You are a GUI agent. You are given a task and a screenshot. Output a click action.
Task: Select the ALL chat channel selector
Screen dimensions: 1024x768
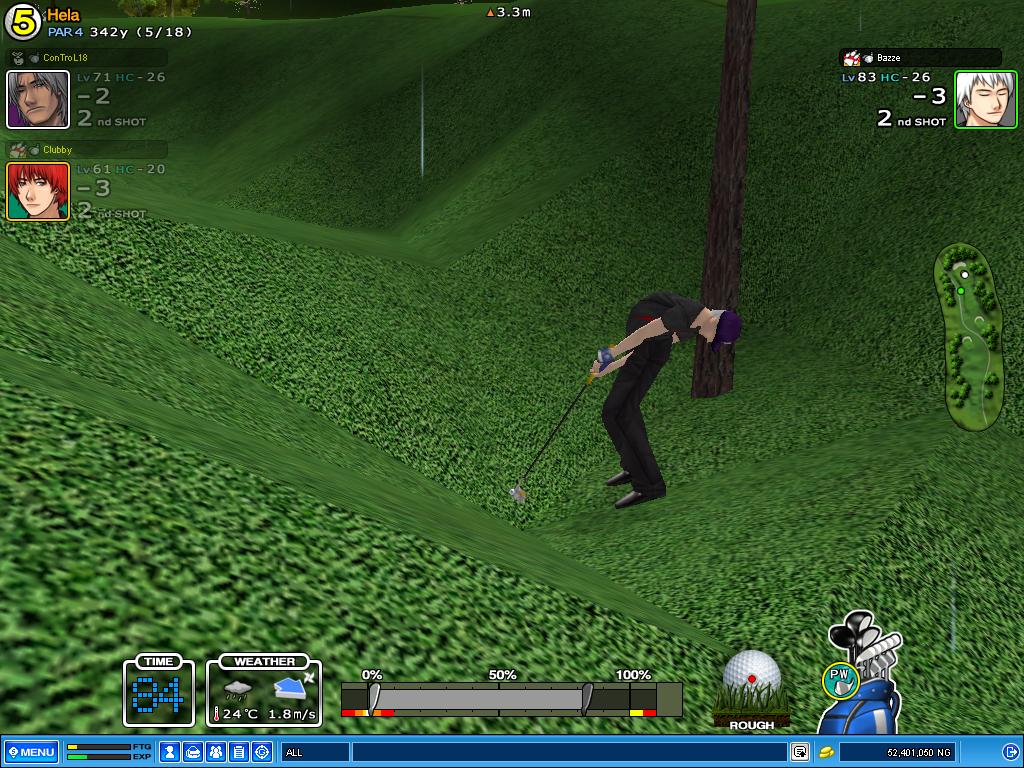coord(315,752)
